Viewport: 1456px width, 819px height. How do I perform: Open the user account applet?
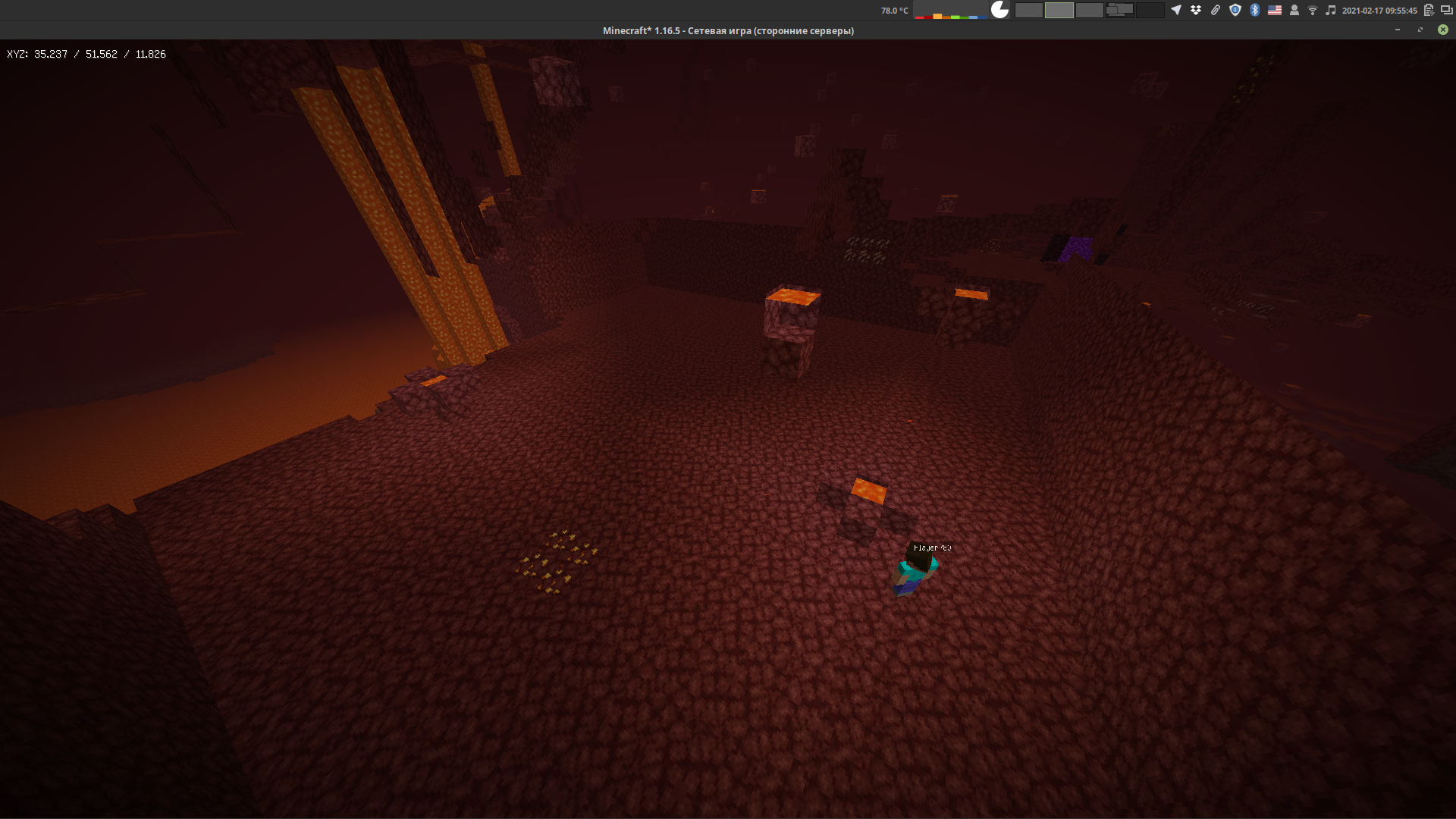click(1294, 10)
